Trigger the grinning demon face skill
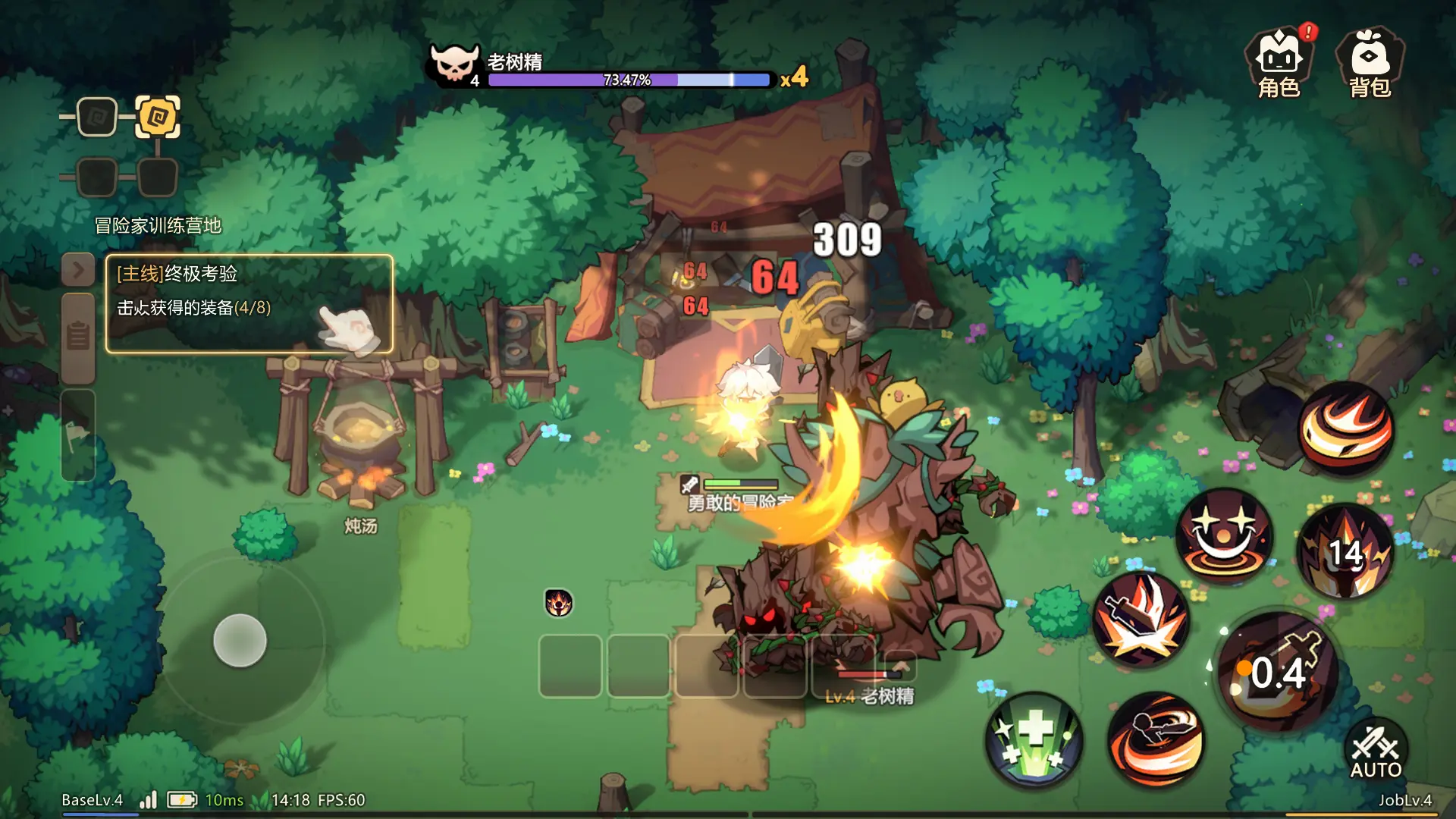1456x819 pixels. tap(1224, 535)
